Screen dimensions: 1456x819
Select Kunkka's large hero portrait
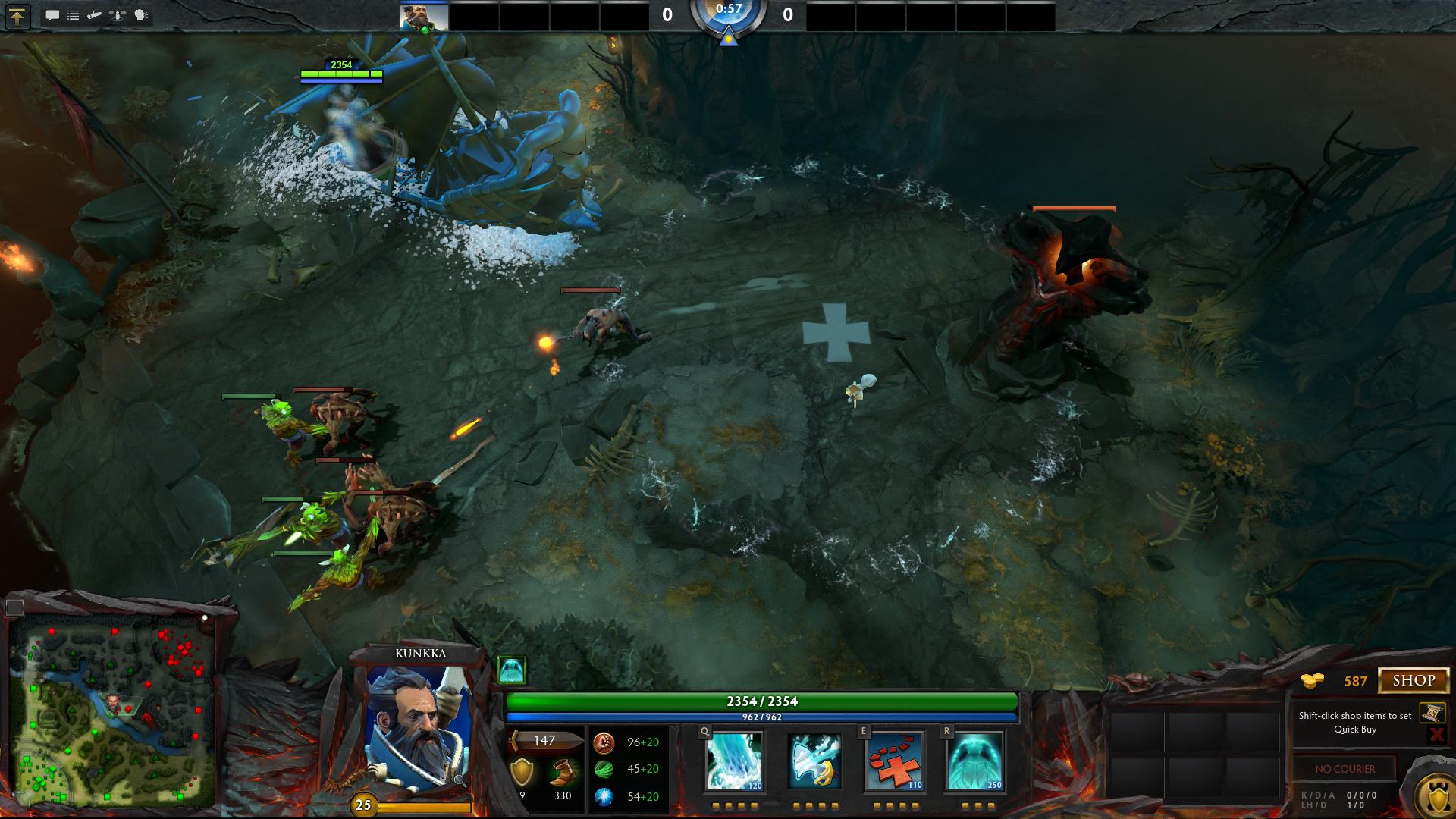coord(416,728)
